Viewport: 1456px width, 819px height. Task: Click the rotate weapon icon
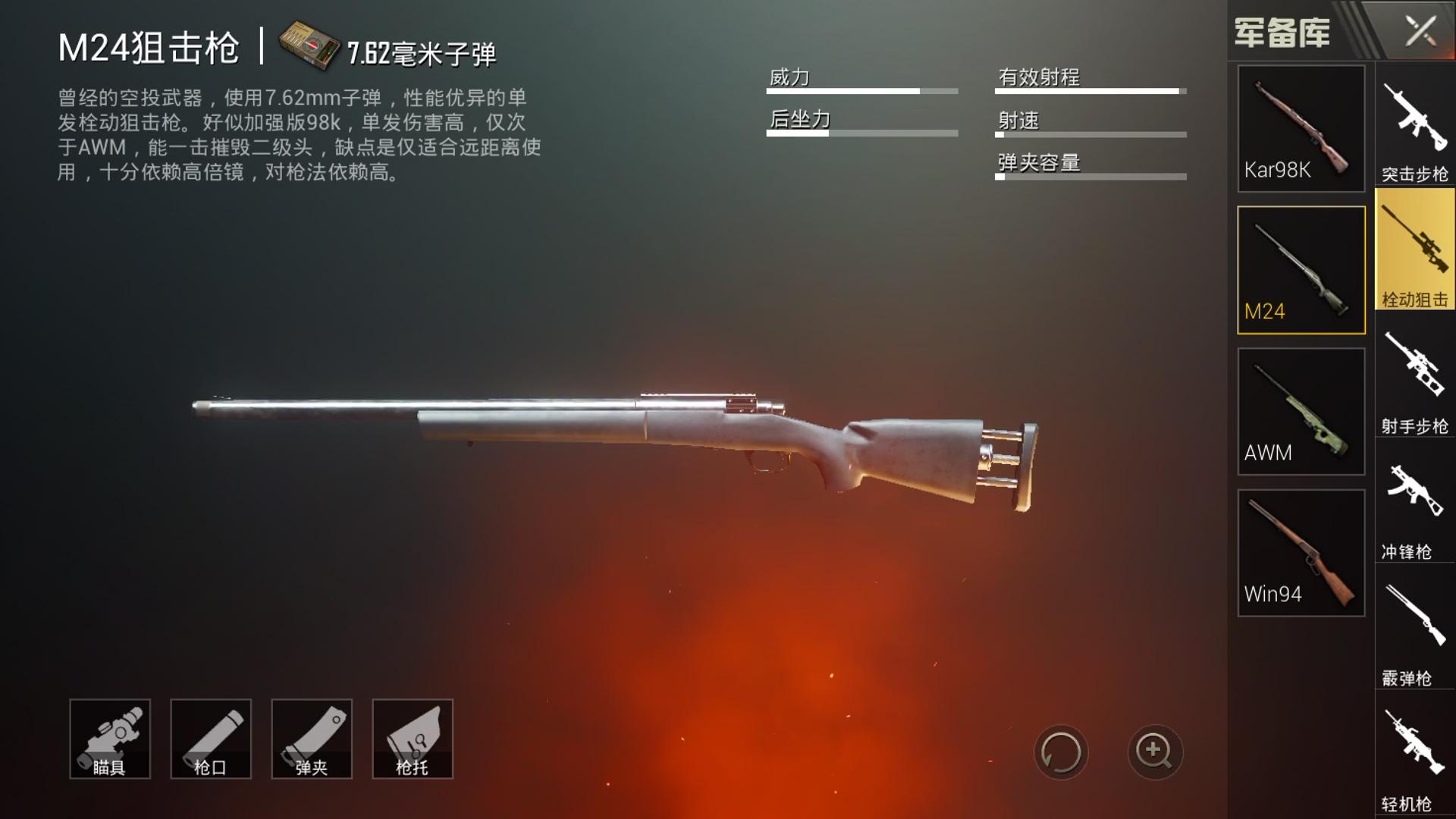[1061, 752]
